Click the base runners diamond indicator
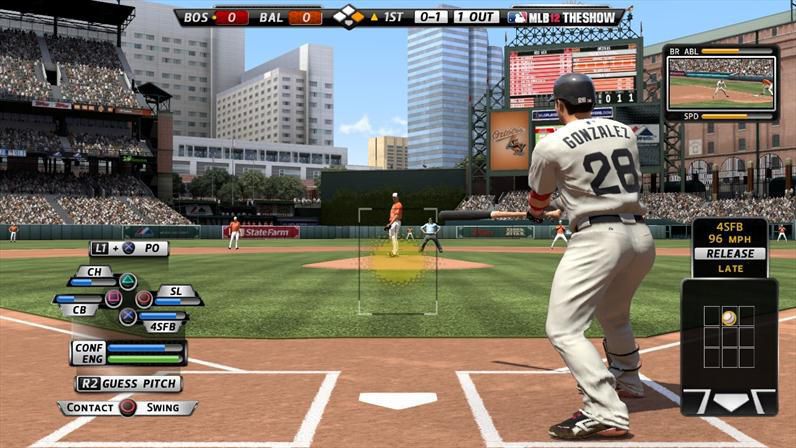The height and width of the screenshot is (448, 796). coord(347,16)
